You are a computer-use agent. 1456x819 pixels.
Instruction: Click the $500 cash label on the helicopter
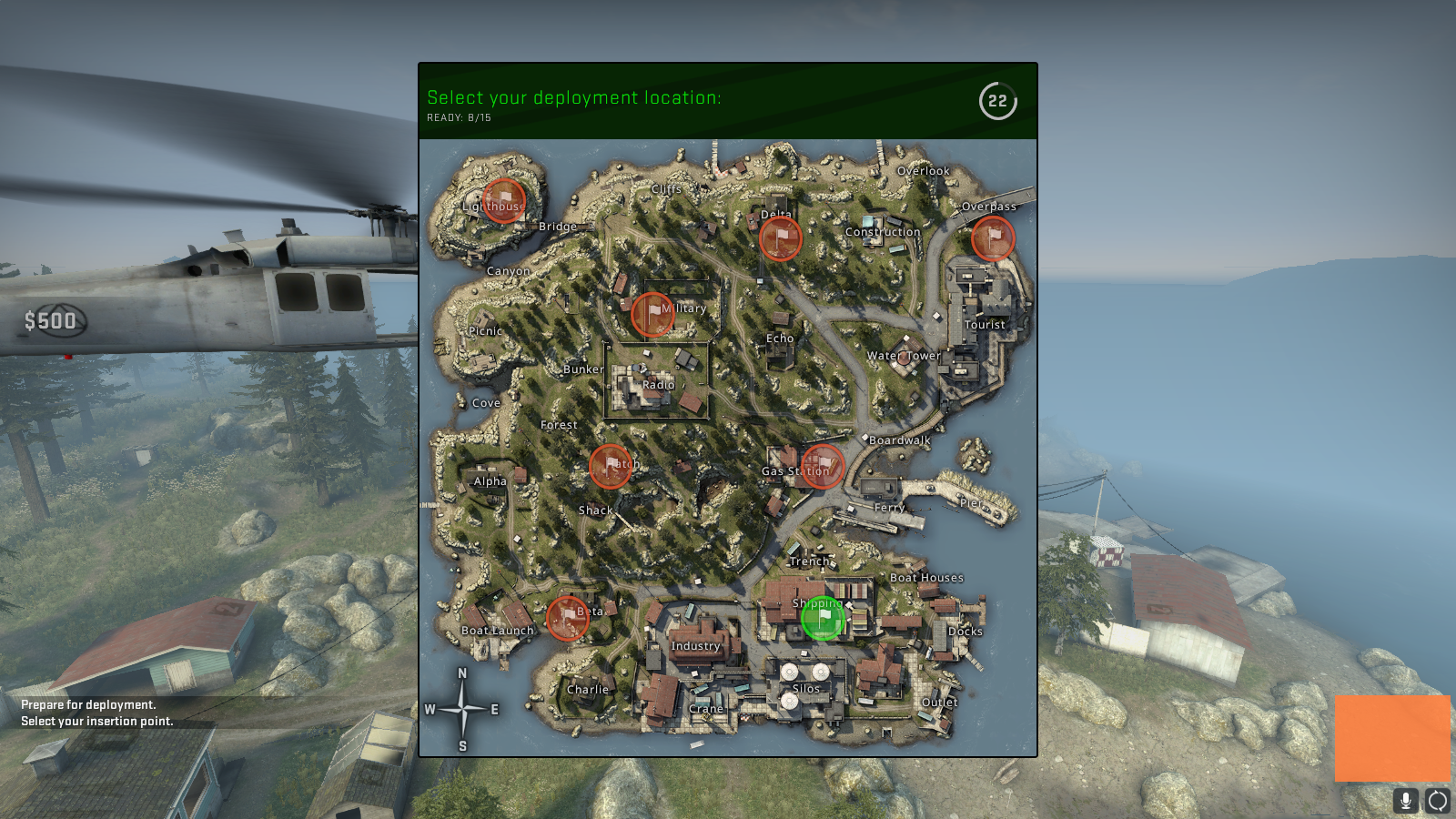[52, 321]
